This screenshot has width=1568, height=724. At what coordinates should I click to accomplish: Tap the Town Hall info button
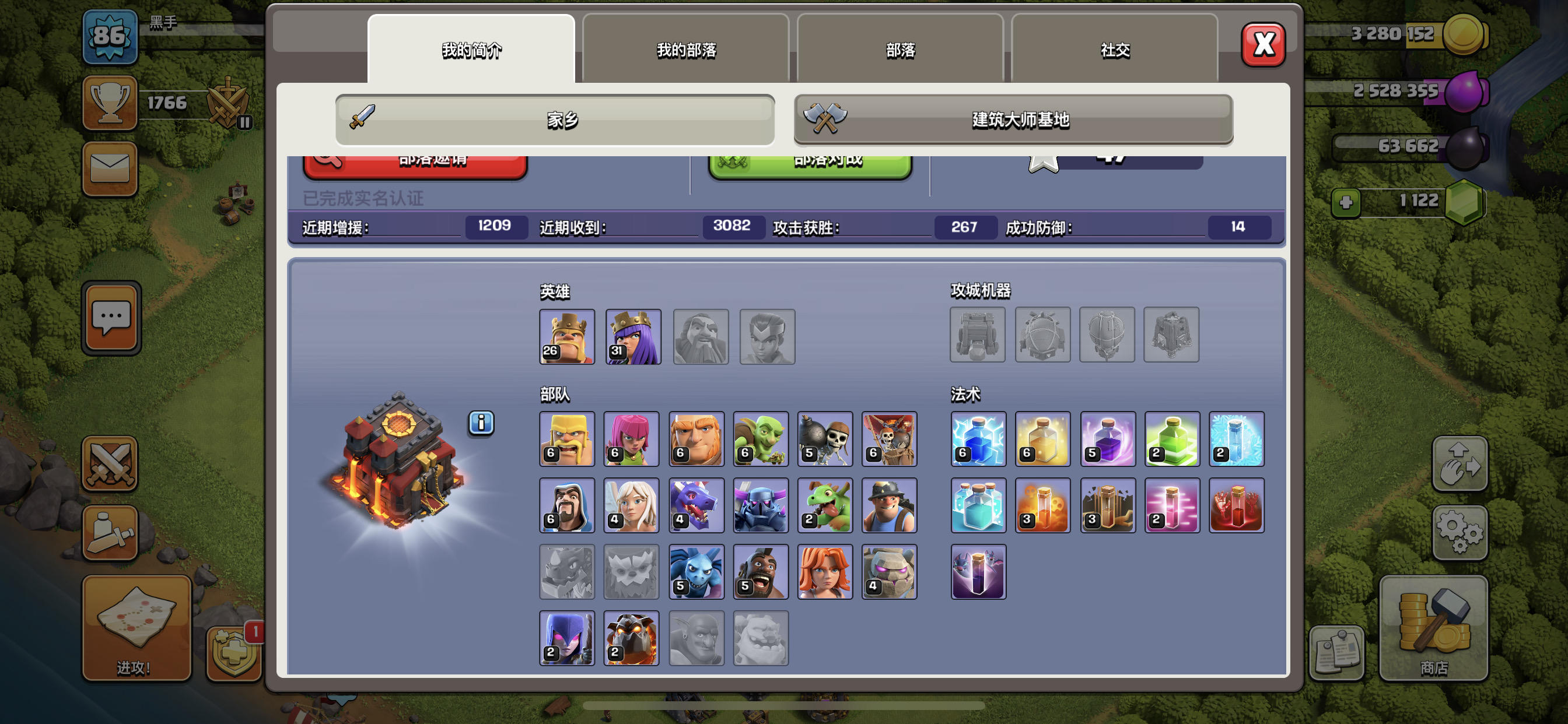click(481, 424)
